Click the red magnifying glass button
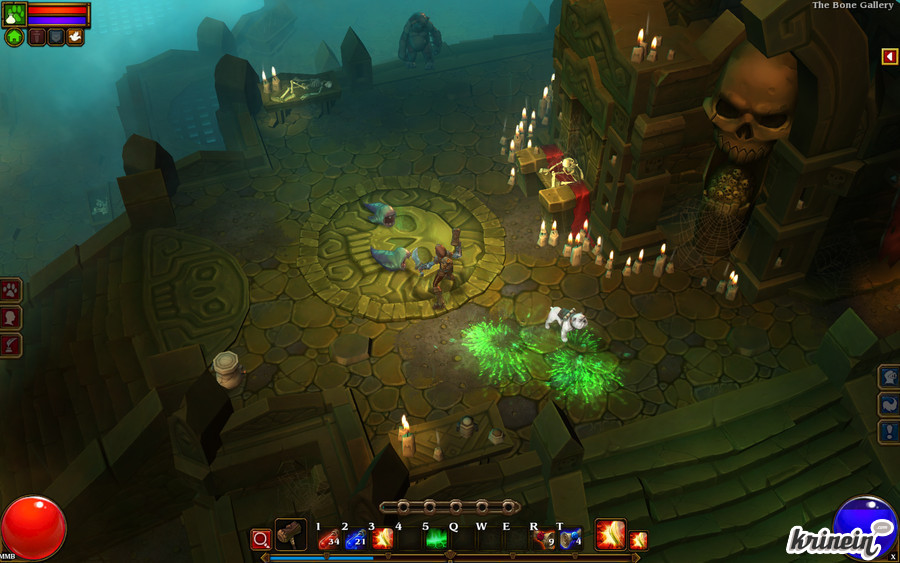Viewport: 900px width, 563px height. [x=261, y=539]
